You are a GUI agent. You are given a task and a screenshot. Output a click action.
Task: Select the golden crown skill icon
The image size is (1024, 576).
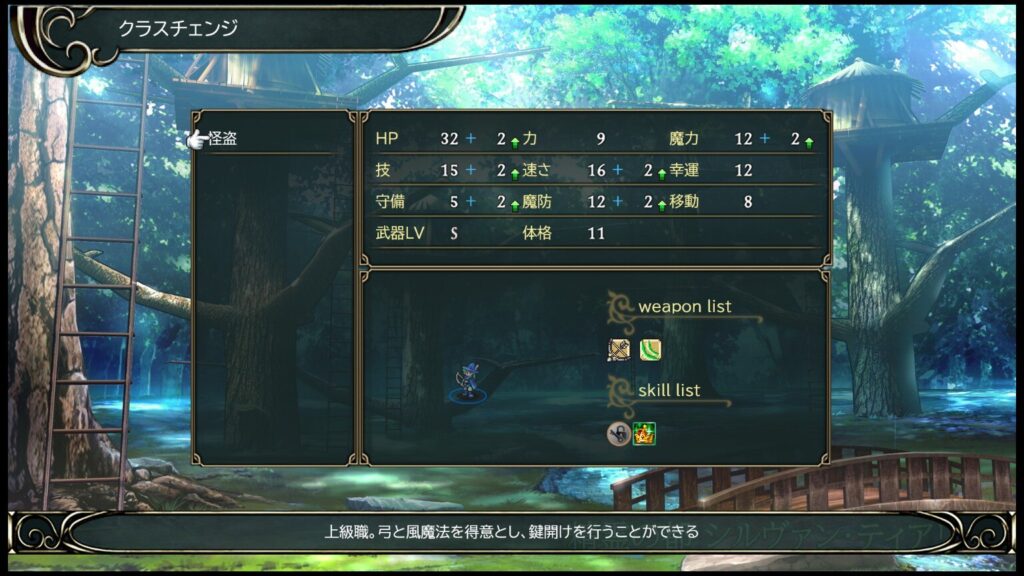coord(645,433)
